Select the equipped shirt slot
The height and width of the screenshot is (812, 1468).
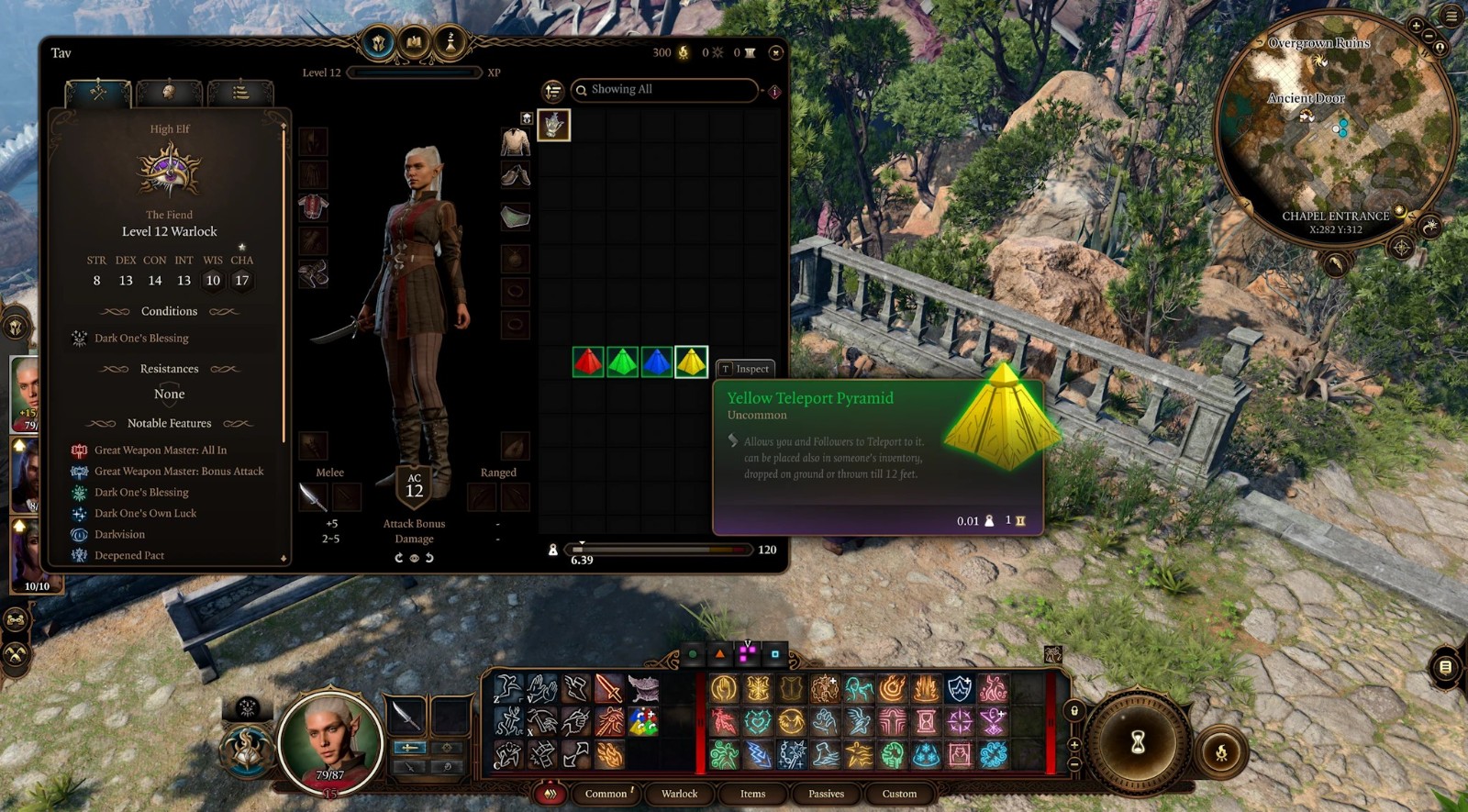click(x=516, y=142)
